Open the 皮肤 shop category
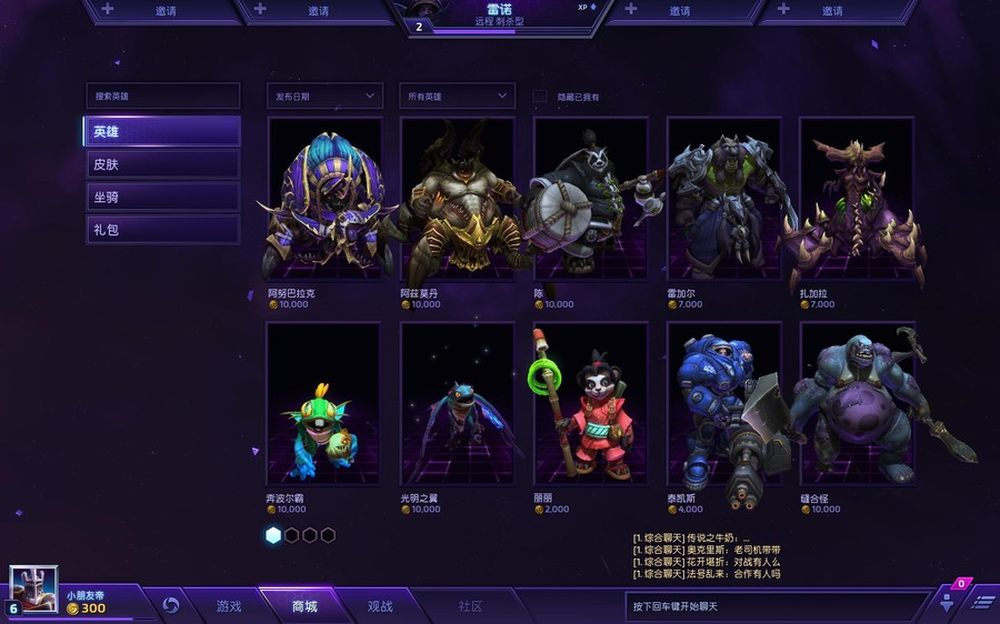The height and width of the screenshot is (624, 1000). (x=162, y=164)
